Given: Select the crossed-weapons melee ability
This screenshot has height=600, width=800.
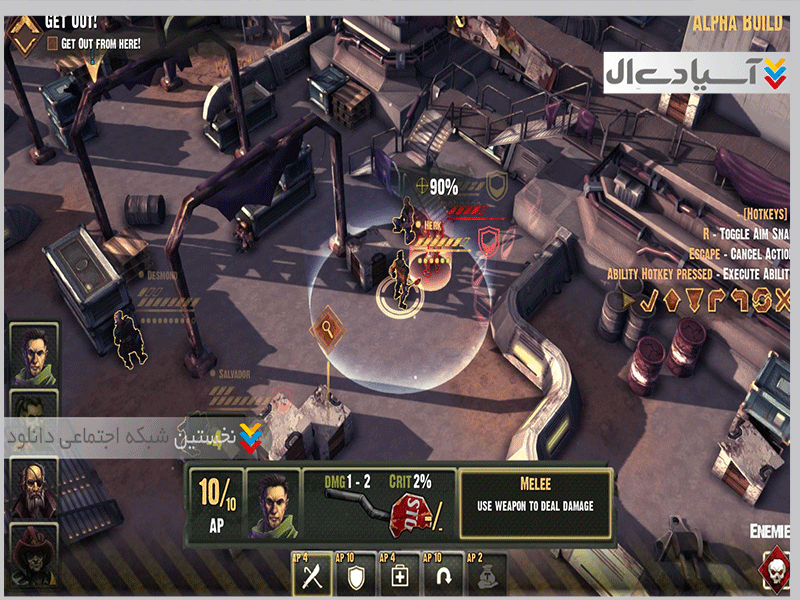Looking at the screenshot, I should [311, 574].
